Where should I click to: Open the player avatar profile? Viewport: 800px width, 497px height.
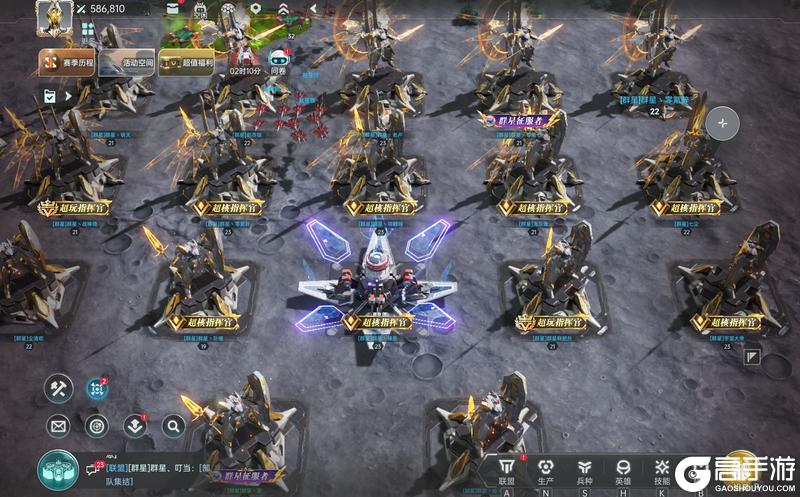click(52, 17)
